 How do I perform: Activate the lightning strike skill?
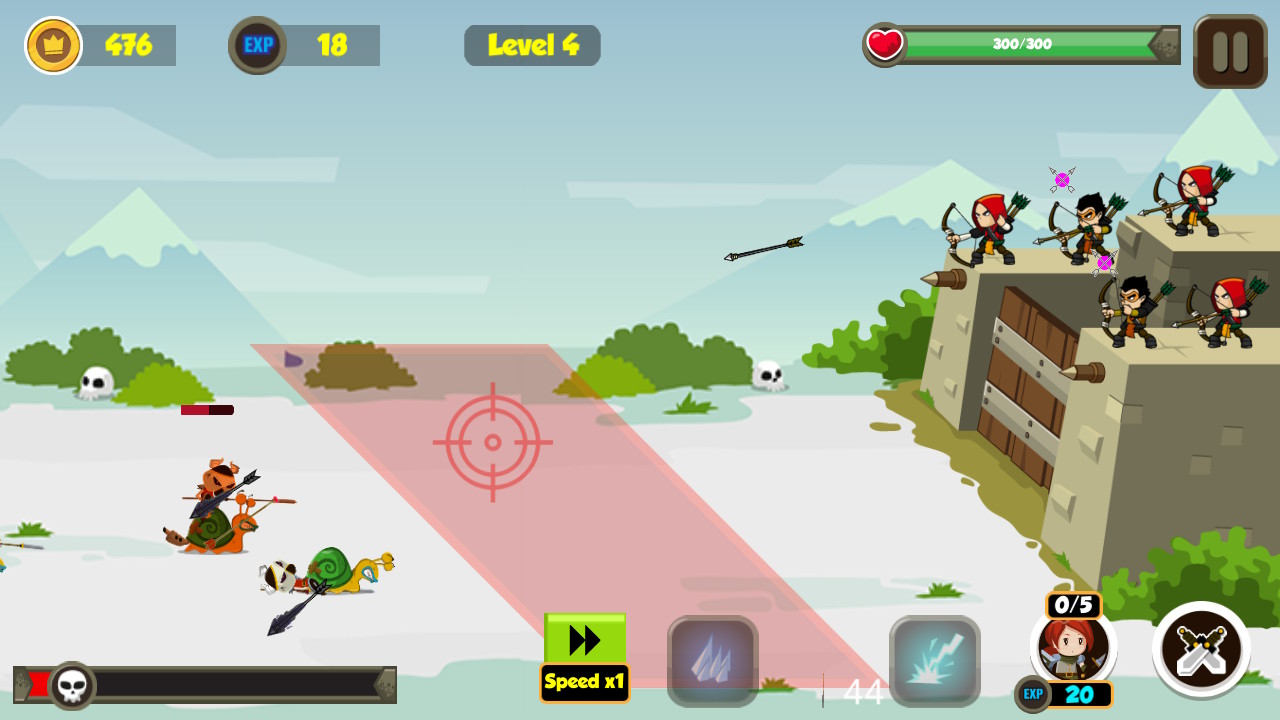(935, 660)
